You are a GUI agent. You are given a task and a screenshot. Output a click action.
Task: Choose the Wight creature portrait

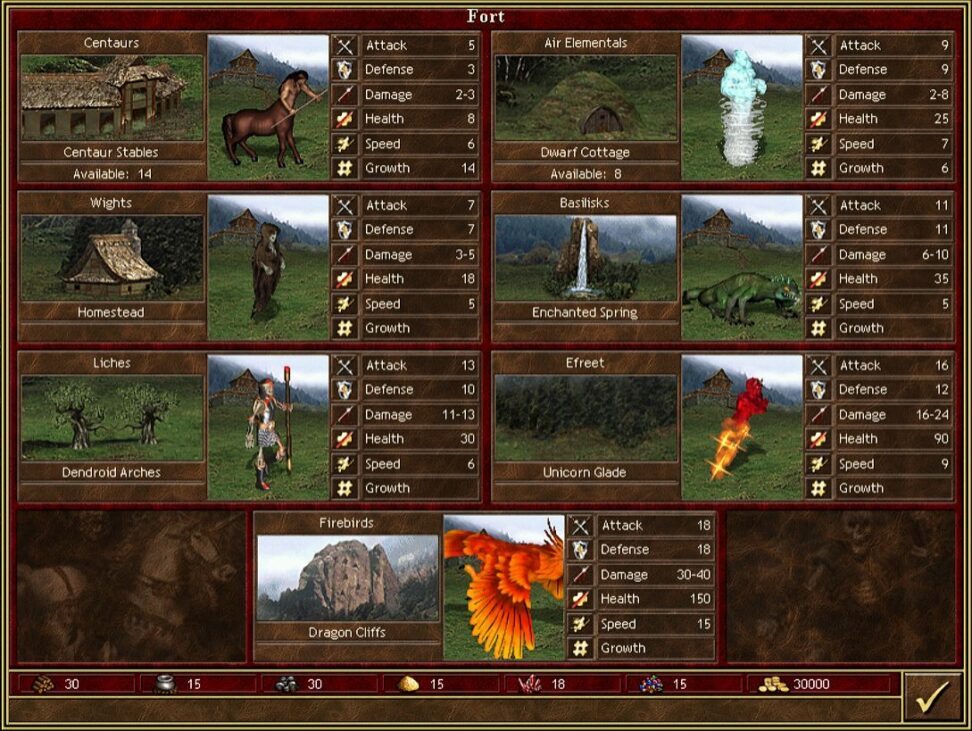268,268
